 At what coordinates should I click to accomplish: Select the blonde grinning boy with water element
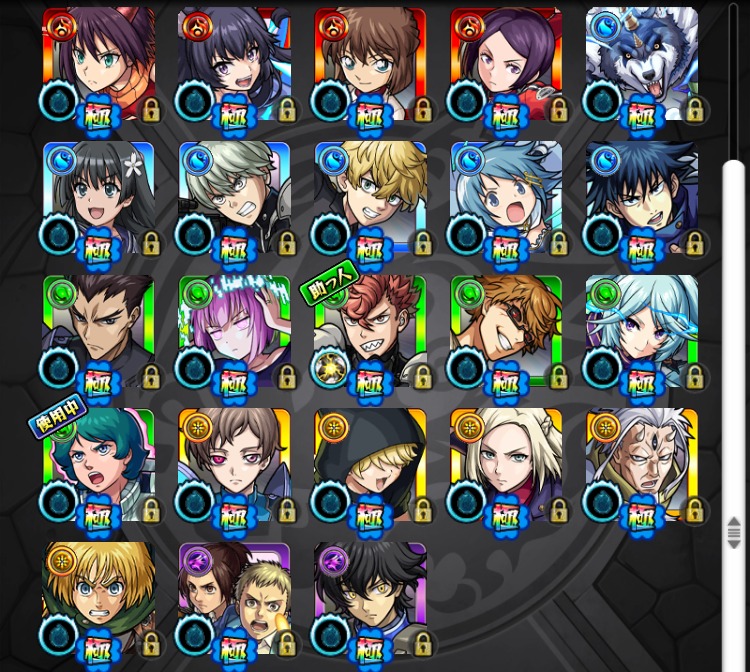point(370,198)
